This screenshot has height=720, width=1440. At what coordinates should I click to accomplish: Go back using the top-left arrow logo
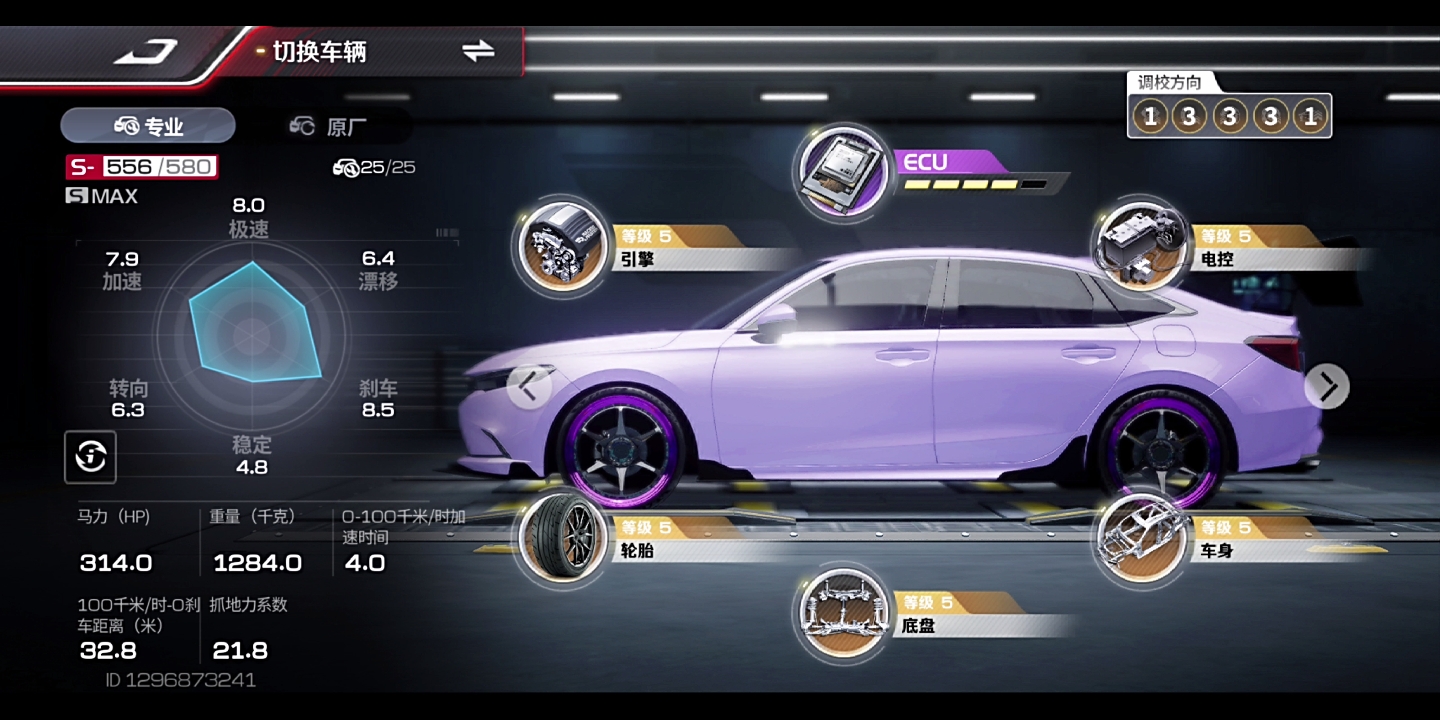[146, 52]
